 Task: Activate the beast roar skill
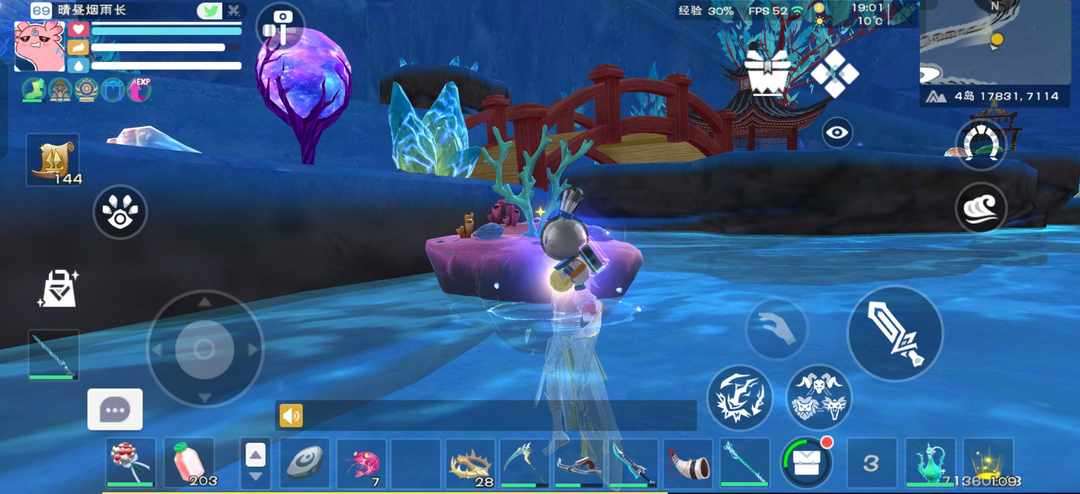[x=740, y=397]
